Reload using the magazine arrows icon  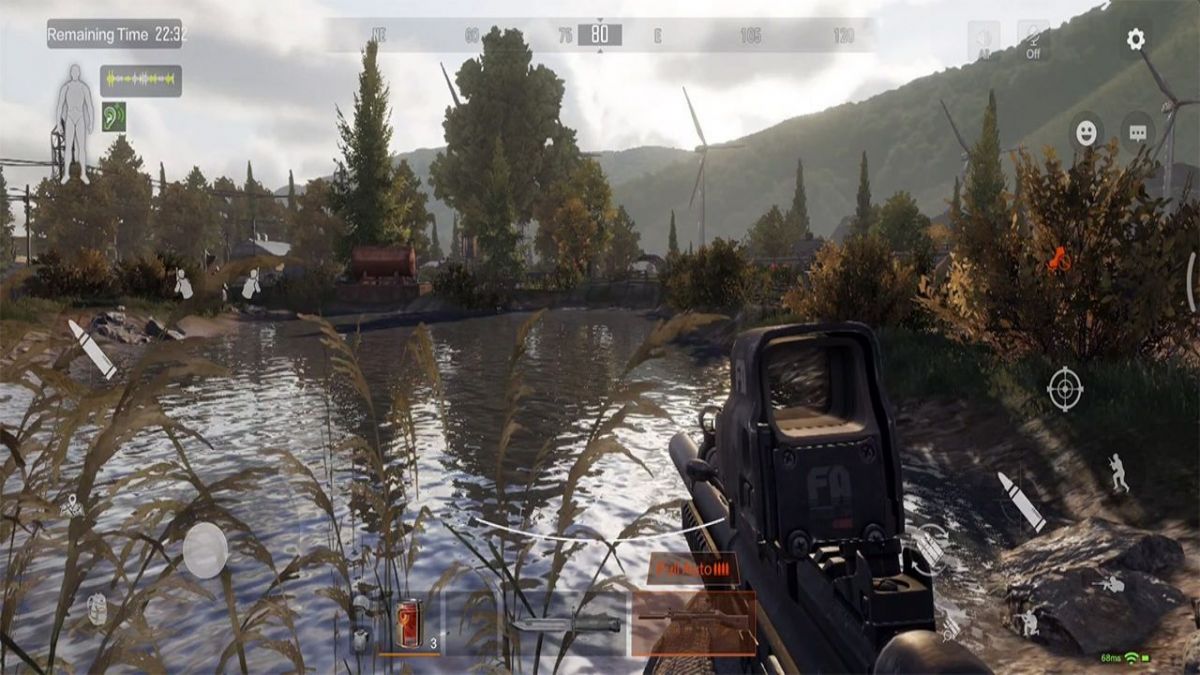[930, 546]
